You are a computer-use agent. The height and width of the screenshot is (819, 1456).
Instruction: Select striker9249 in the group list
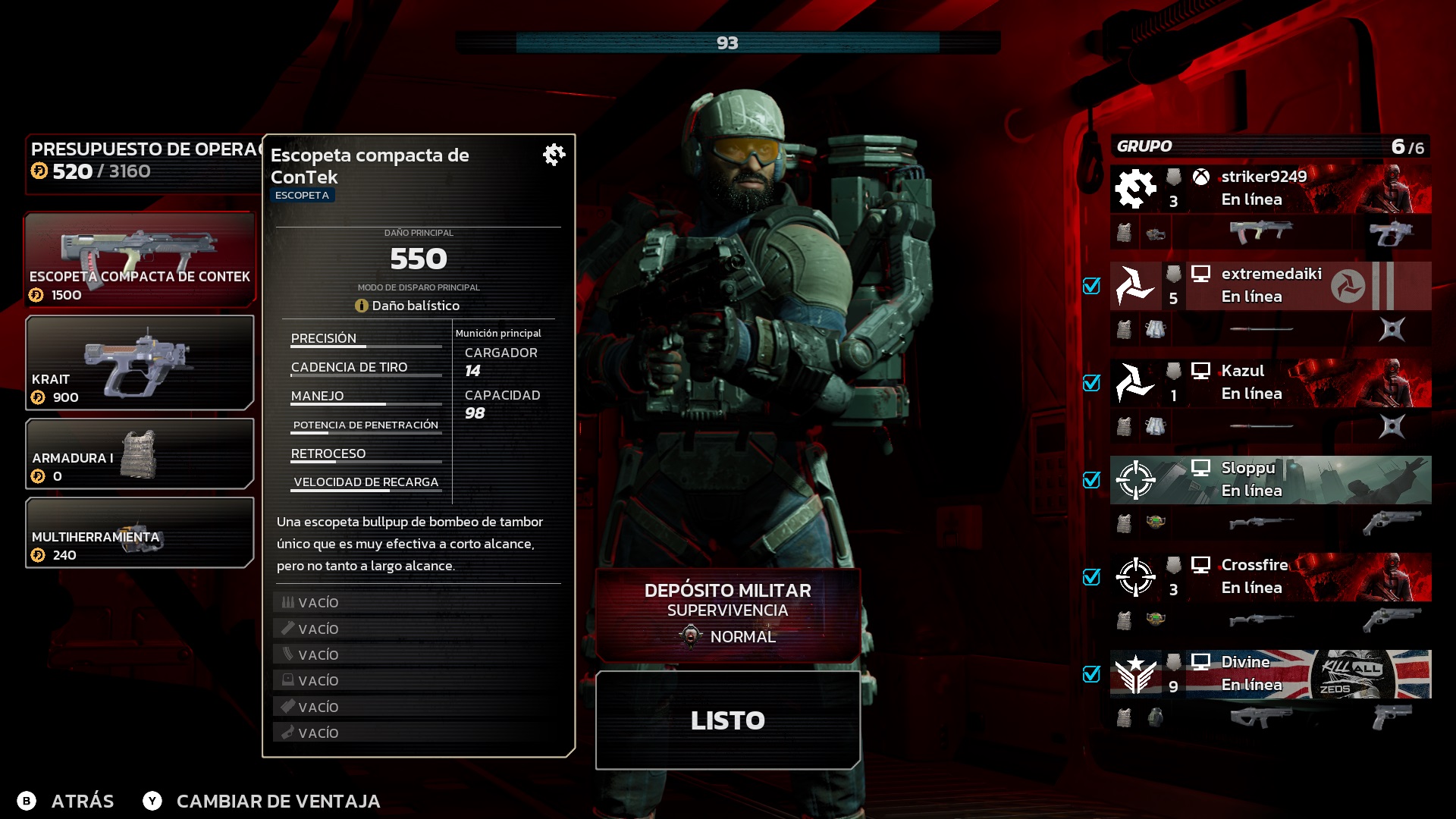(1270, 189)
